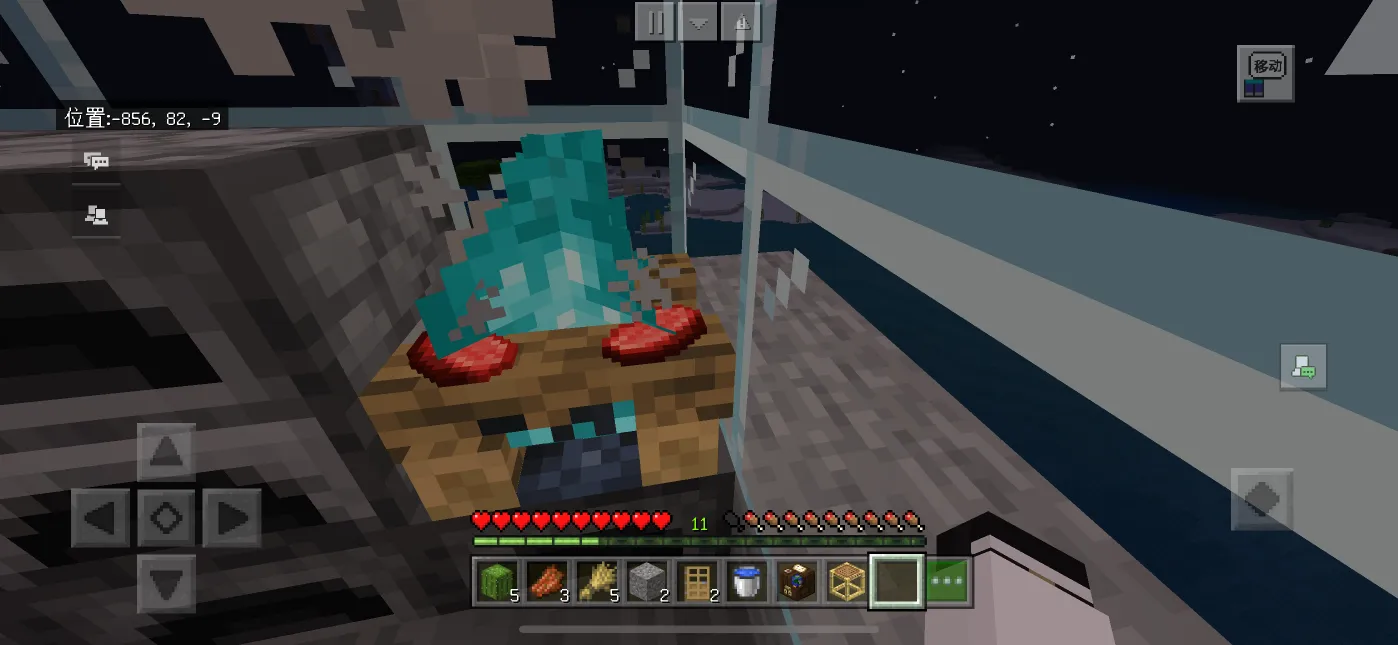Tap the D-pad down arrow
The height and width of the screenshot is (645, 1398).
166,583
